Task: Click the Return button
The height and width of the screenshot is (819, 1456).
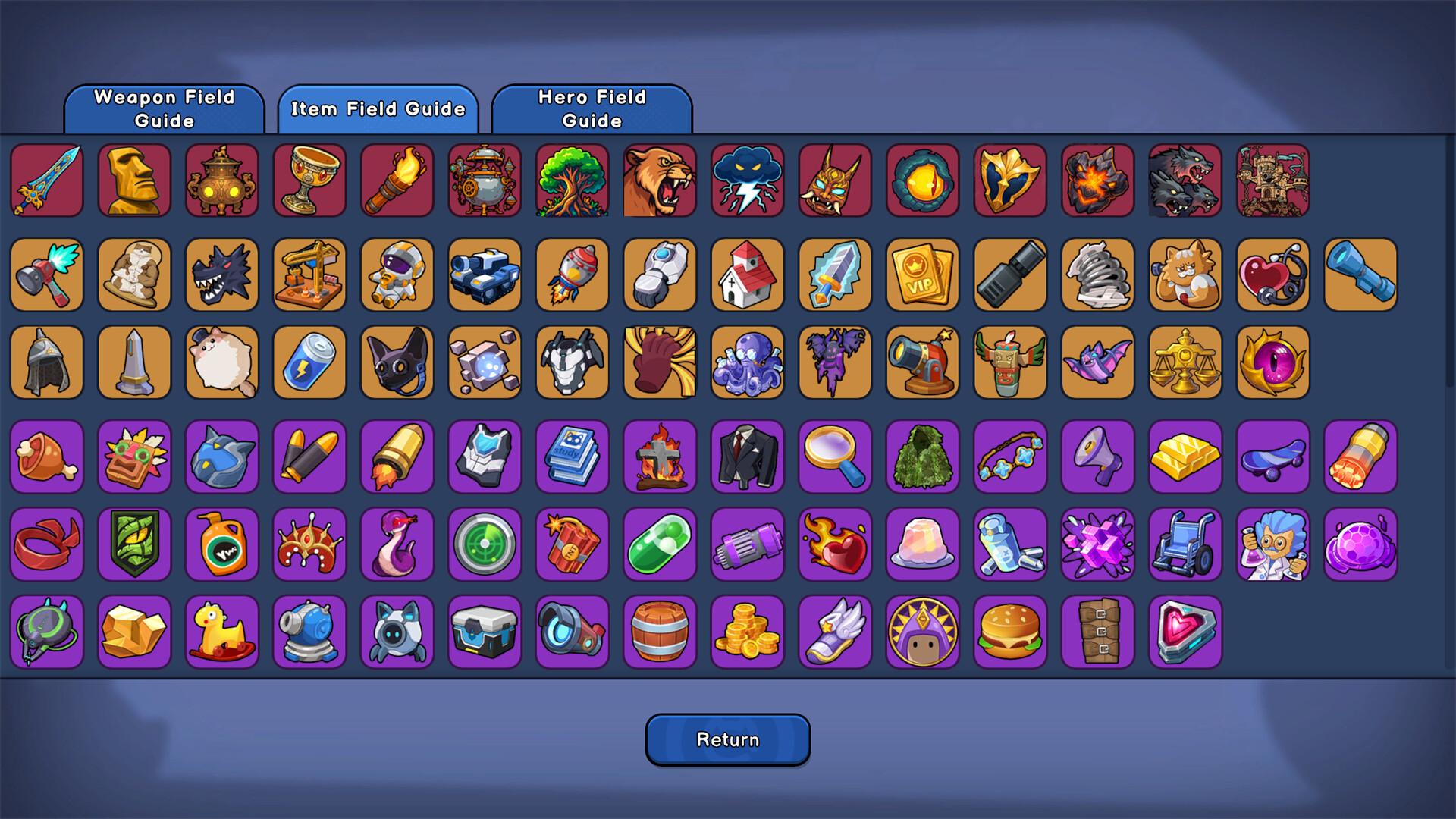Action: 727,739
